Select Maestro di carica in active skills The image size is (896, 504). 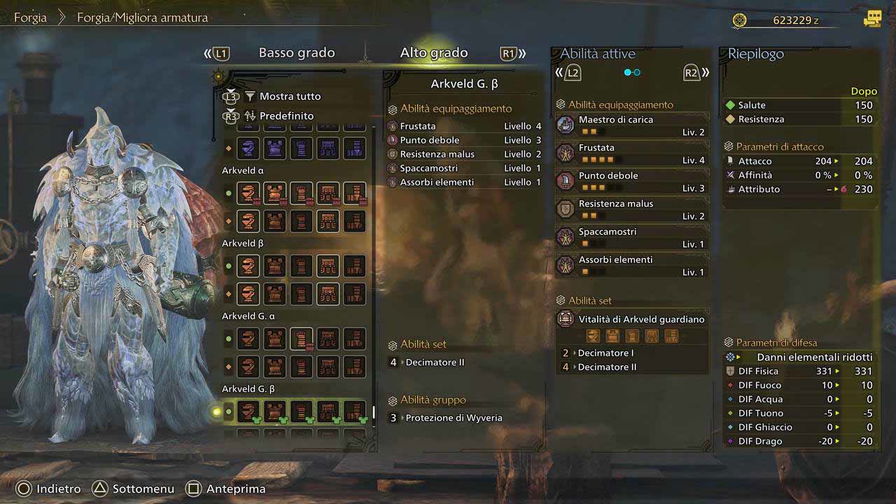pos(632,125)
